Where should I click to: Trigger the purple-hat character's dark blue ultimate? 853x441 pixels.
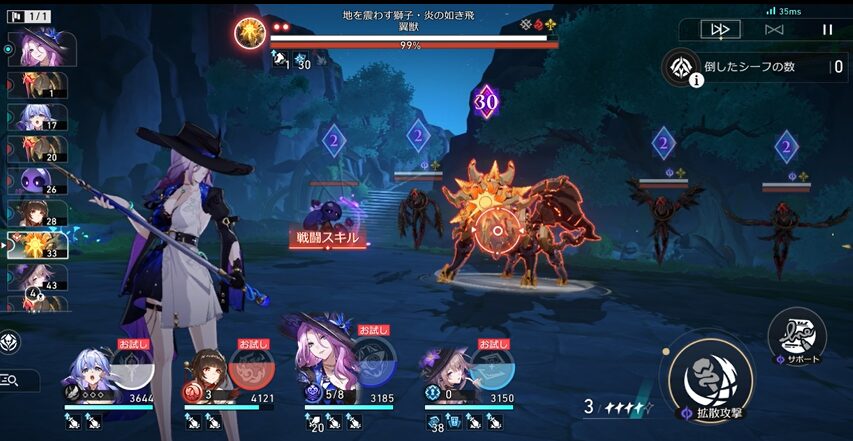click(x=374, y=364)
